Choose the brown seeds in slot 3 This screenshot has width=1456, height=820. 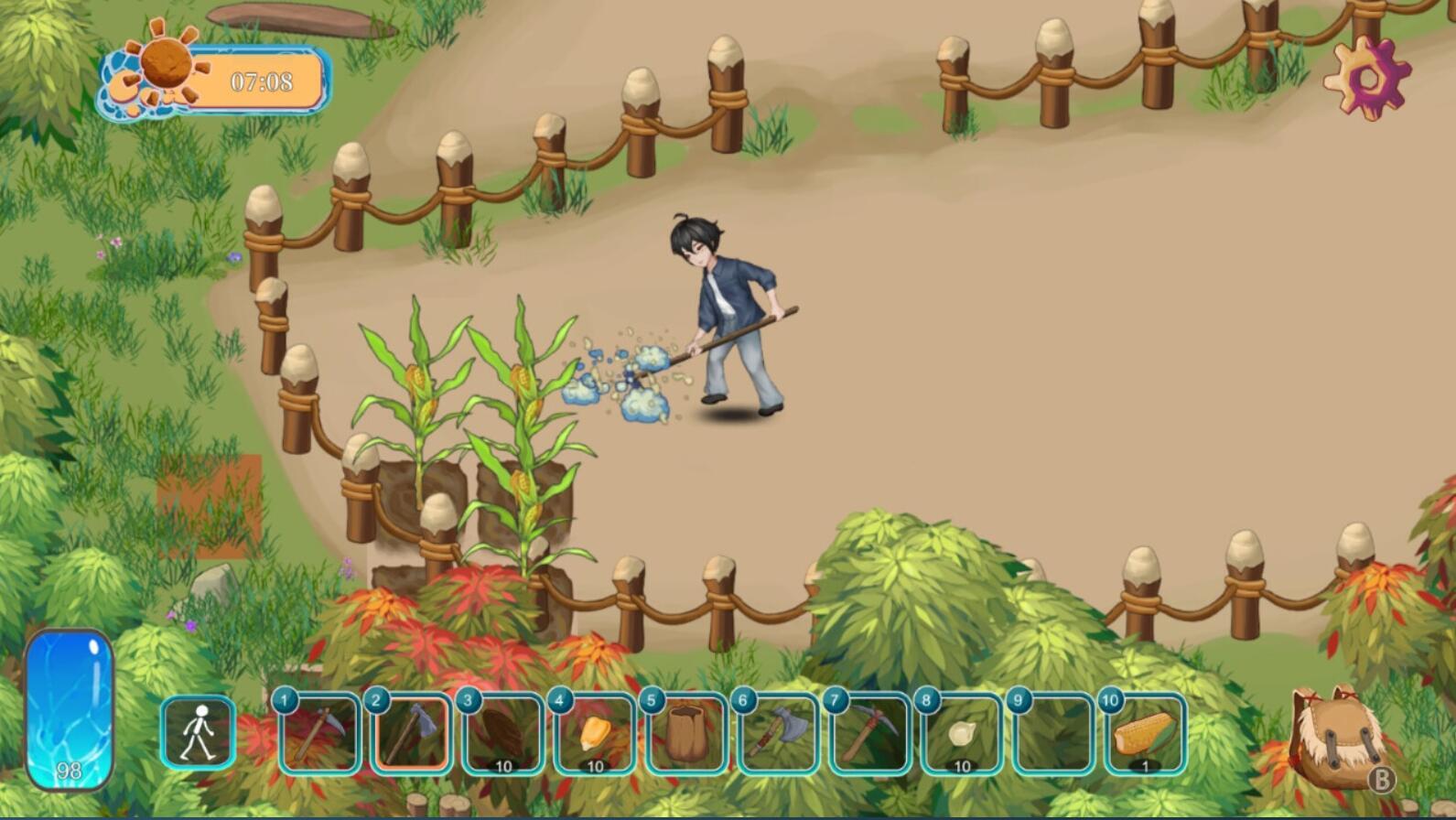[502, 737]
